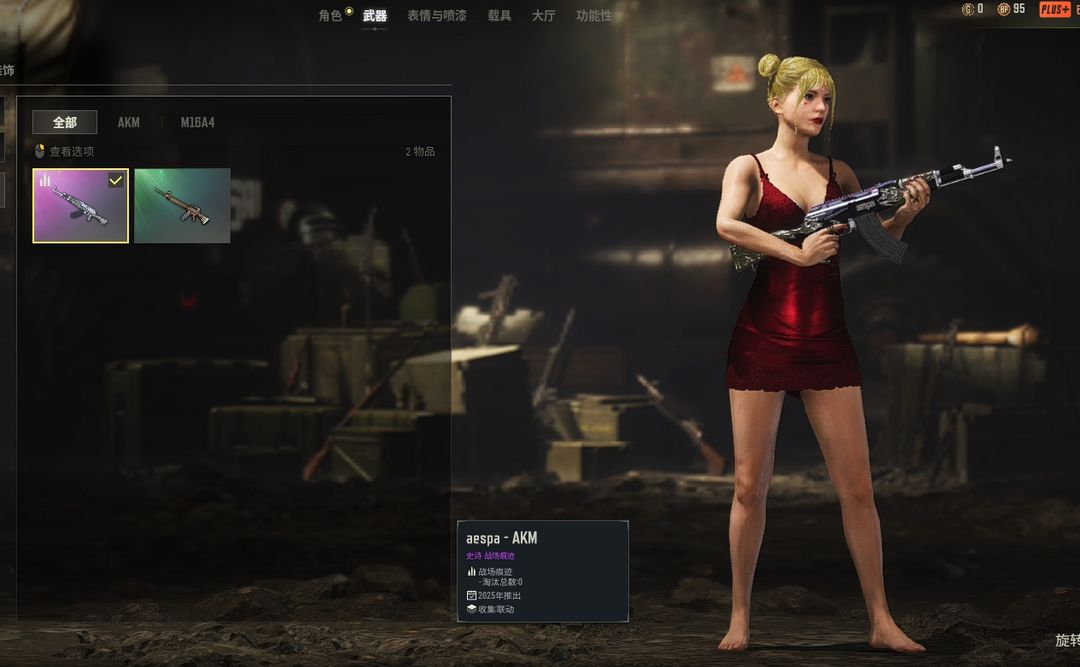Filter skins by AKM
This screenshot has height=667, width=1080.
tap(129, 122)
